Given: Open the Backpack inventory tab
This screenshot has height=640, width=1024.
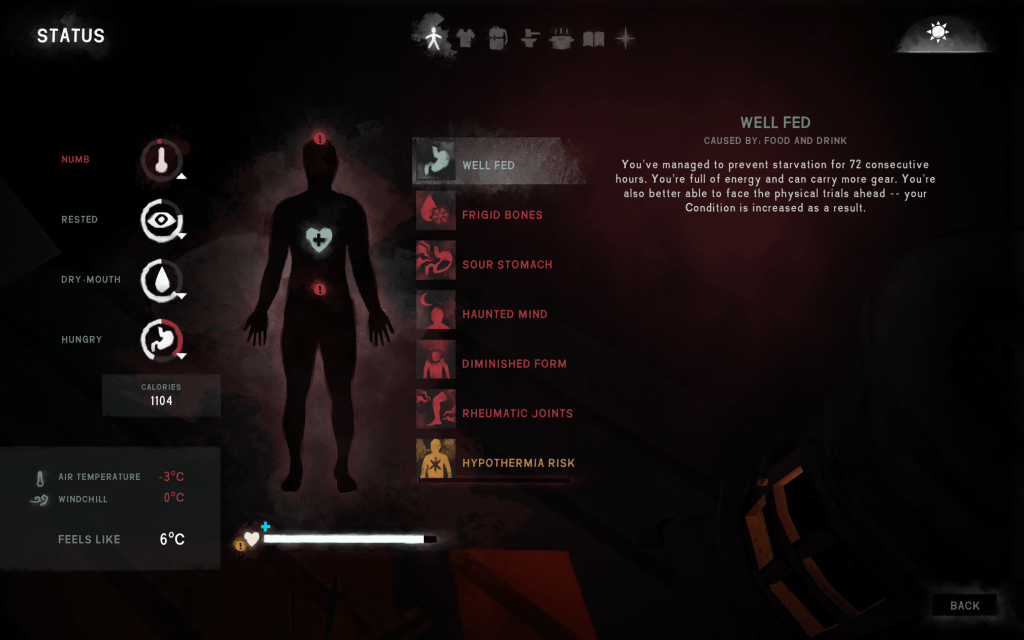Looking at the screenshot, I should 498,38.
